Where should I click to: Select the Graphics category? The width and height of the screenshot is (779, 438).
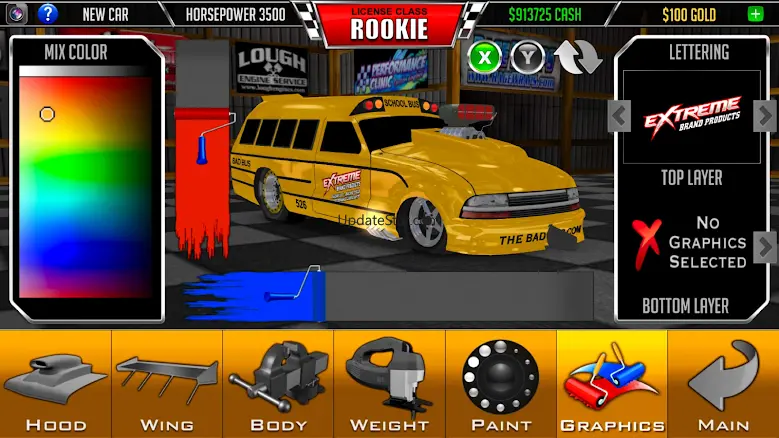click(x=612, y=384)
